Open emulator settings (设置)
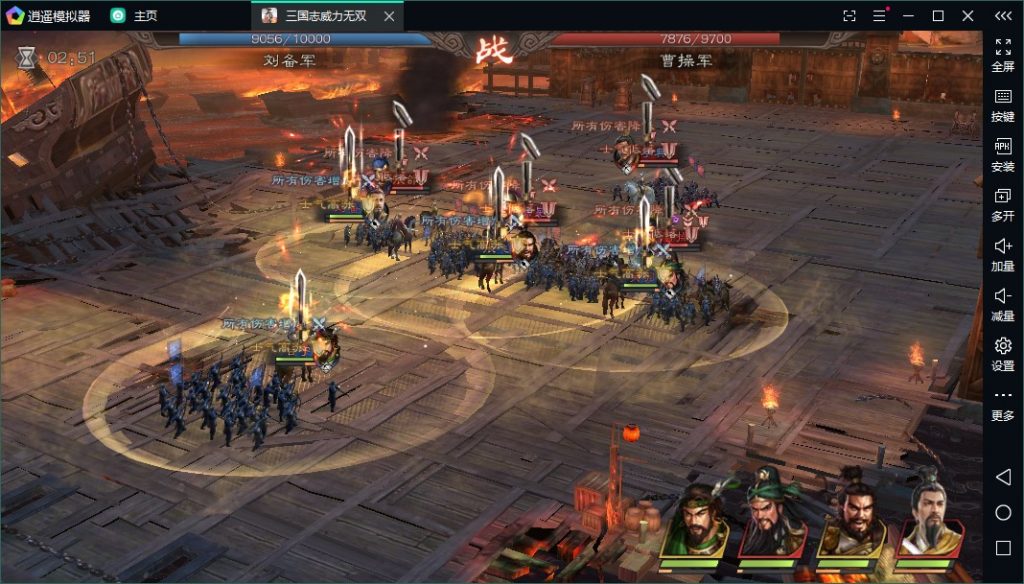This screenshot has height=584, width=1024. click(1002, 353)
